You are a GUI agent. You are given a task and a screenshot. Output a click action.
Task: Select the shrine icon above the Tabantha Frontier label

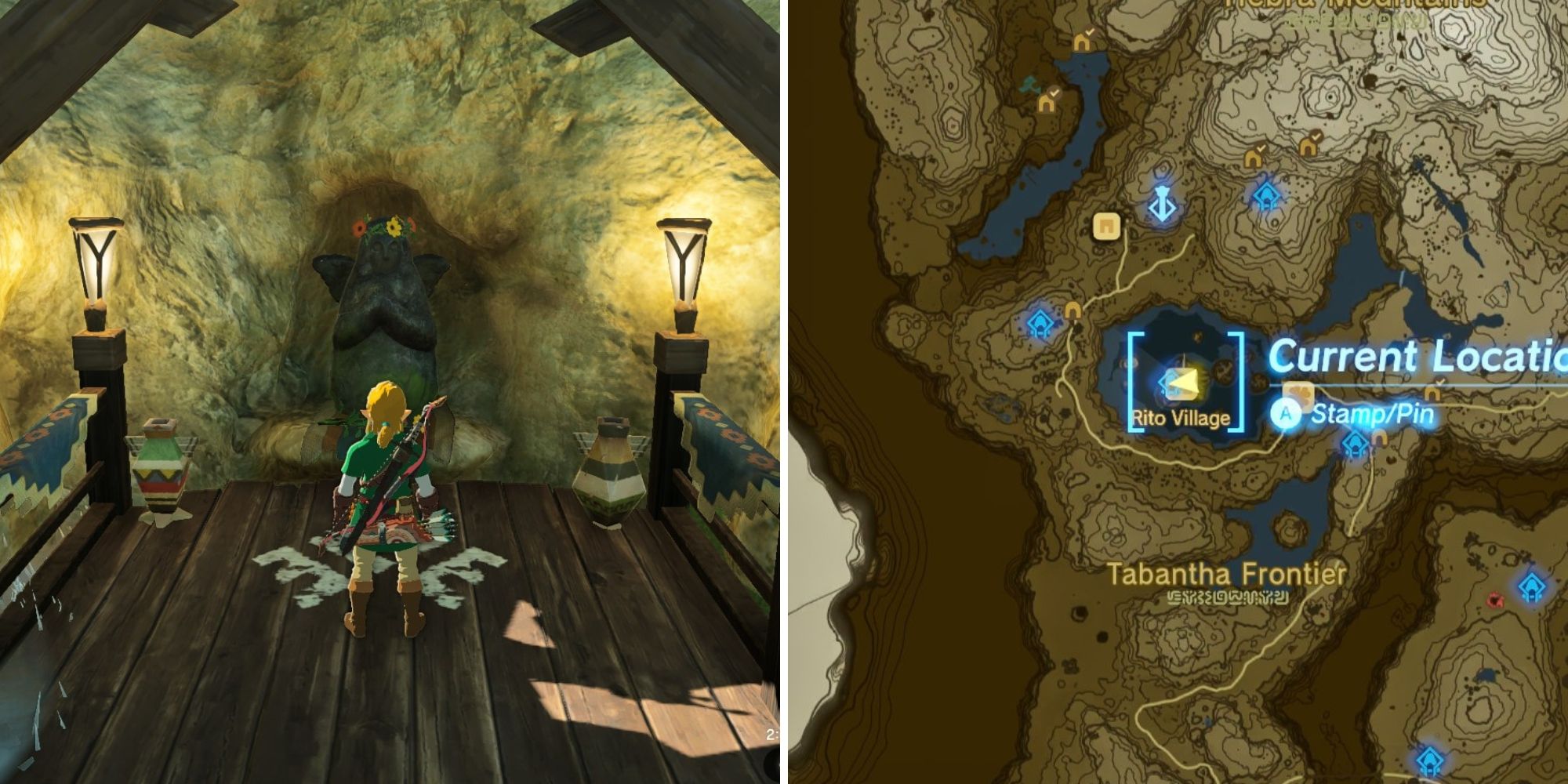point(1354,444)
